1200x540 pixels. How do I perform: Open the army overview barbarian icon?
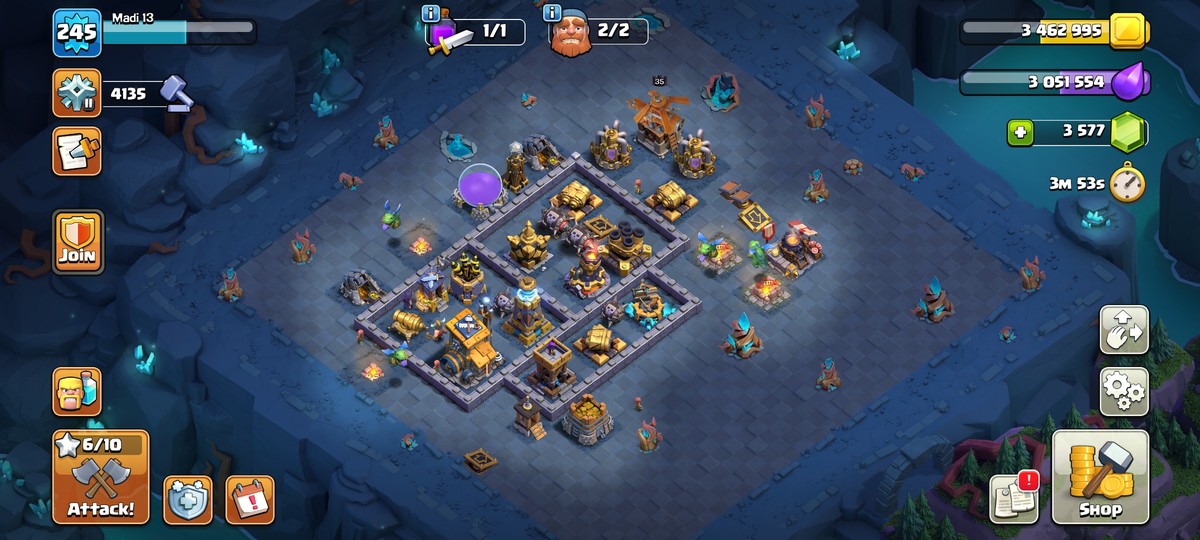click(x=77, y=391)
